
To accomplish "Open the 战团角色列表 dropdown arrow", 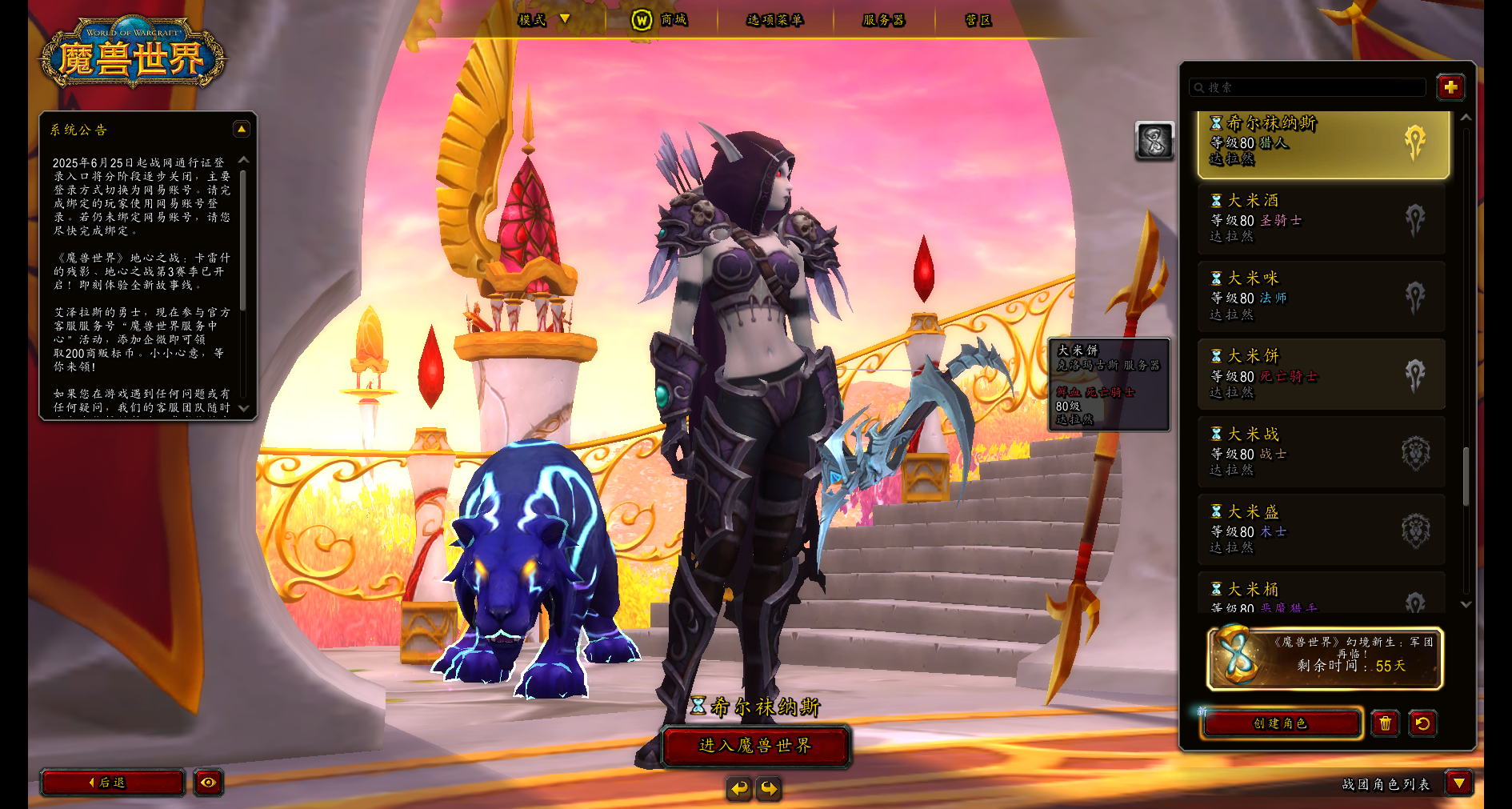I will point(1459,783).
